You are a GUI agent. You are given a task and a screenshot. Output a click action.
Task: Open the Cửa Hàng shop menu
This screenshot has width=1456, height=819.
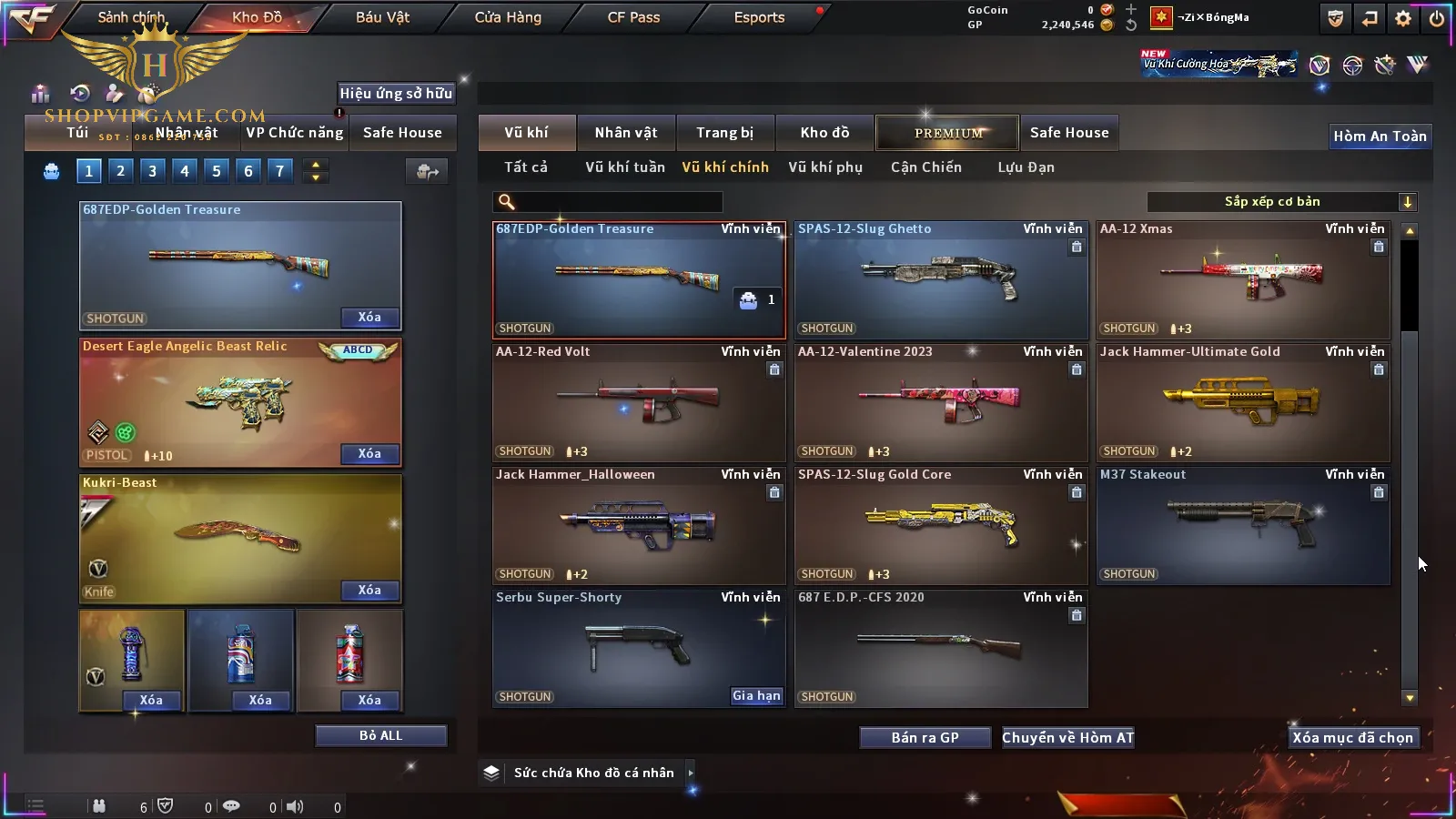[508, 17]
